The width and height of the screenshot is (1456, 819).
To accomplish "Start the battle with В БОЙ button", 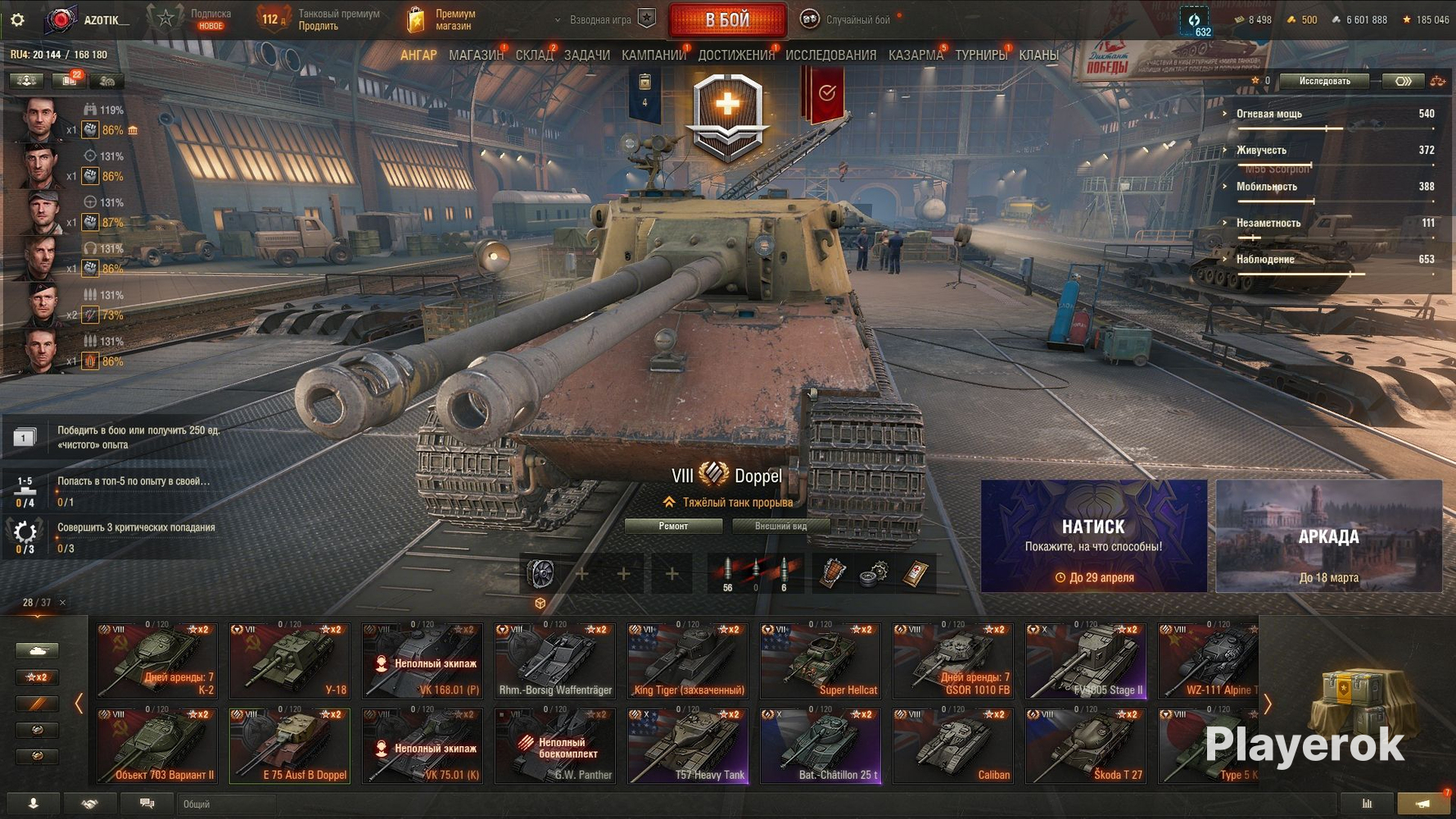I will [727, 20].
